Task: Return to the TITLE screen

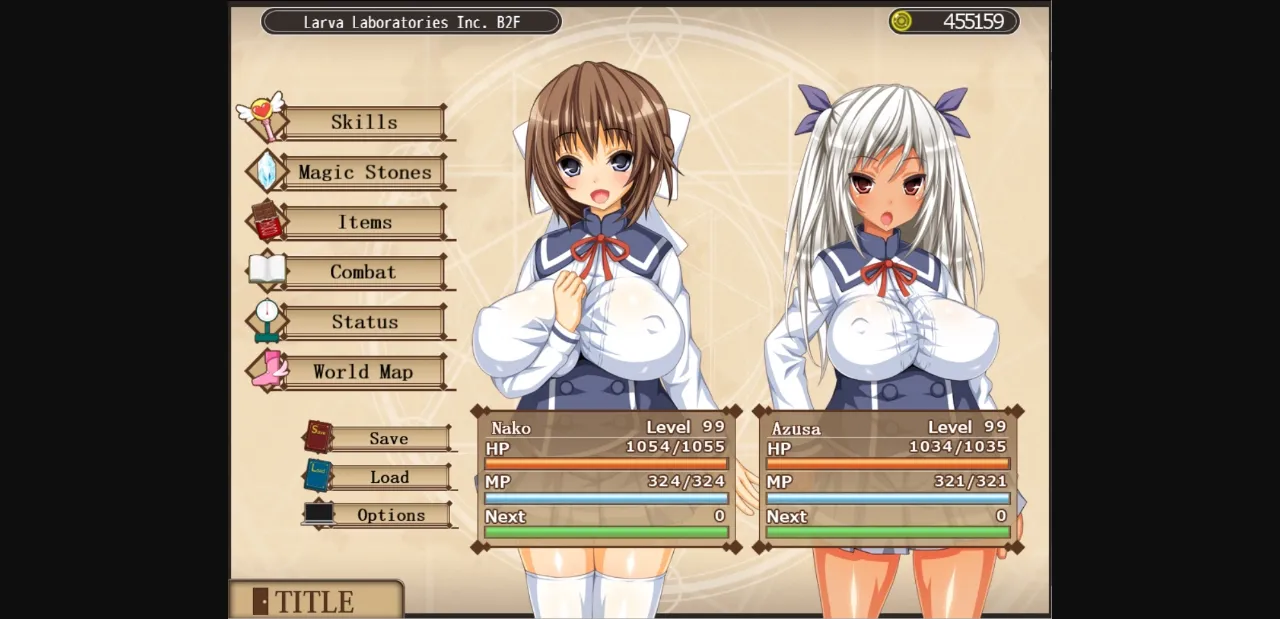Action: [315, 601]
